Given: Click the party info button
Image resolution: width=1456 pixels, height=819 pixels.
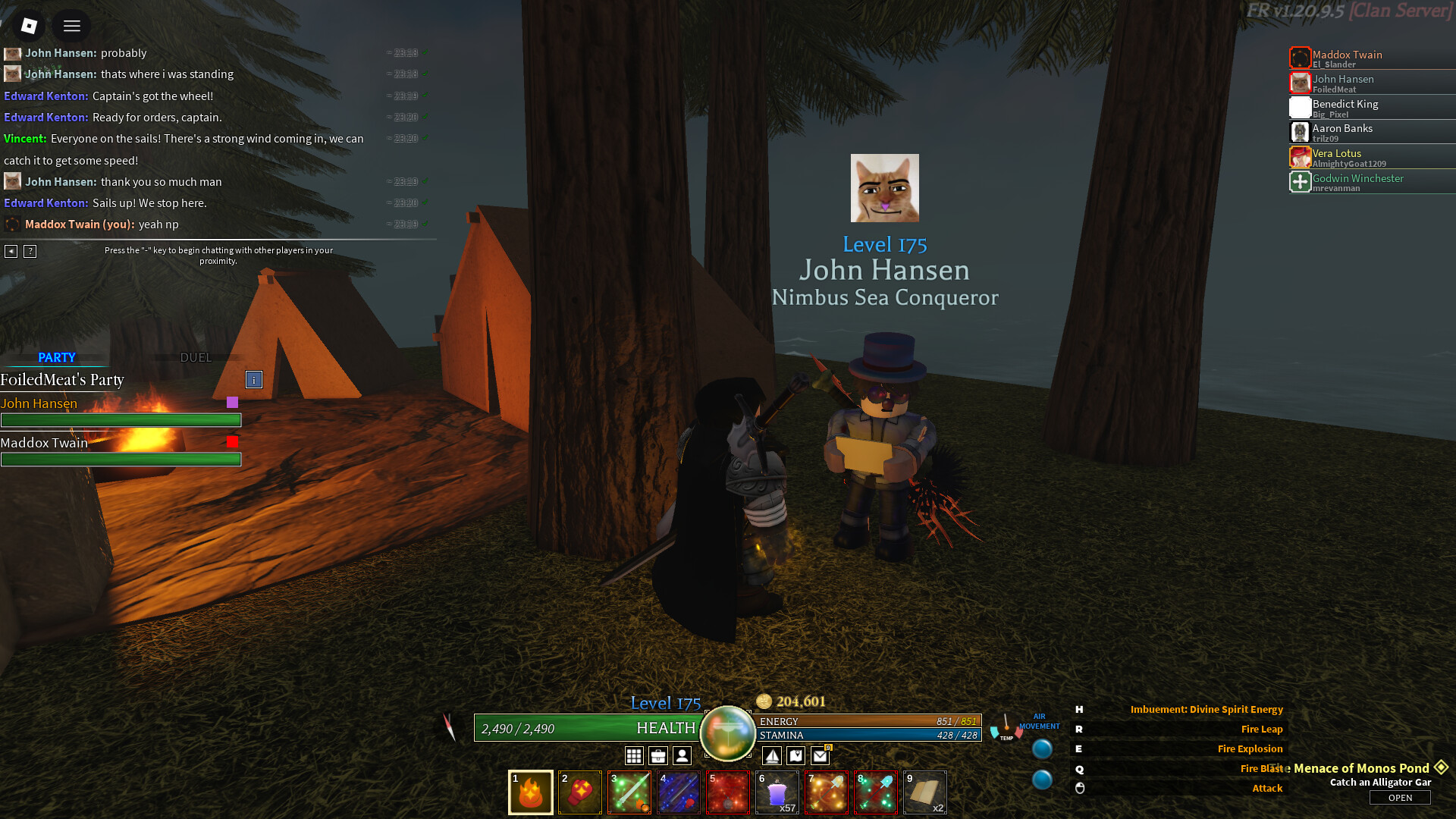Looking at the screenshot, I should point(254,379).
